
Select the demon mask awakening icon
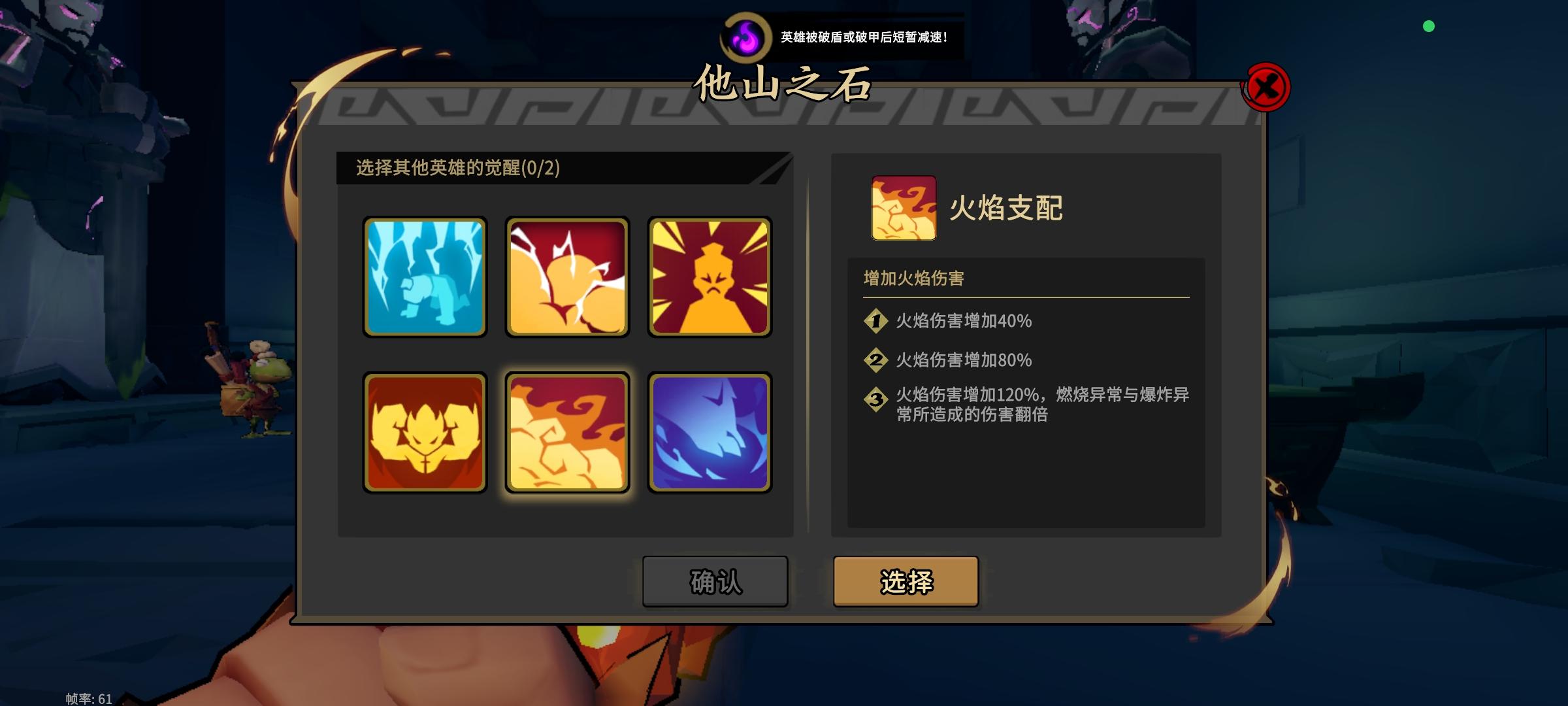click(425, 430)
